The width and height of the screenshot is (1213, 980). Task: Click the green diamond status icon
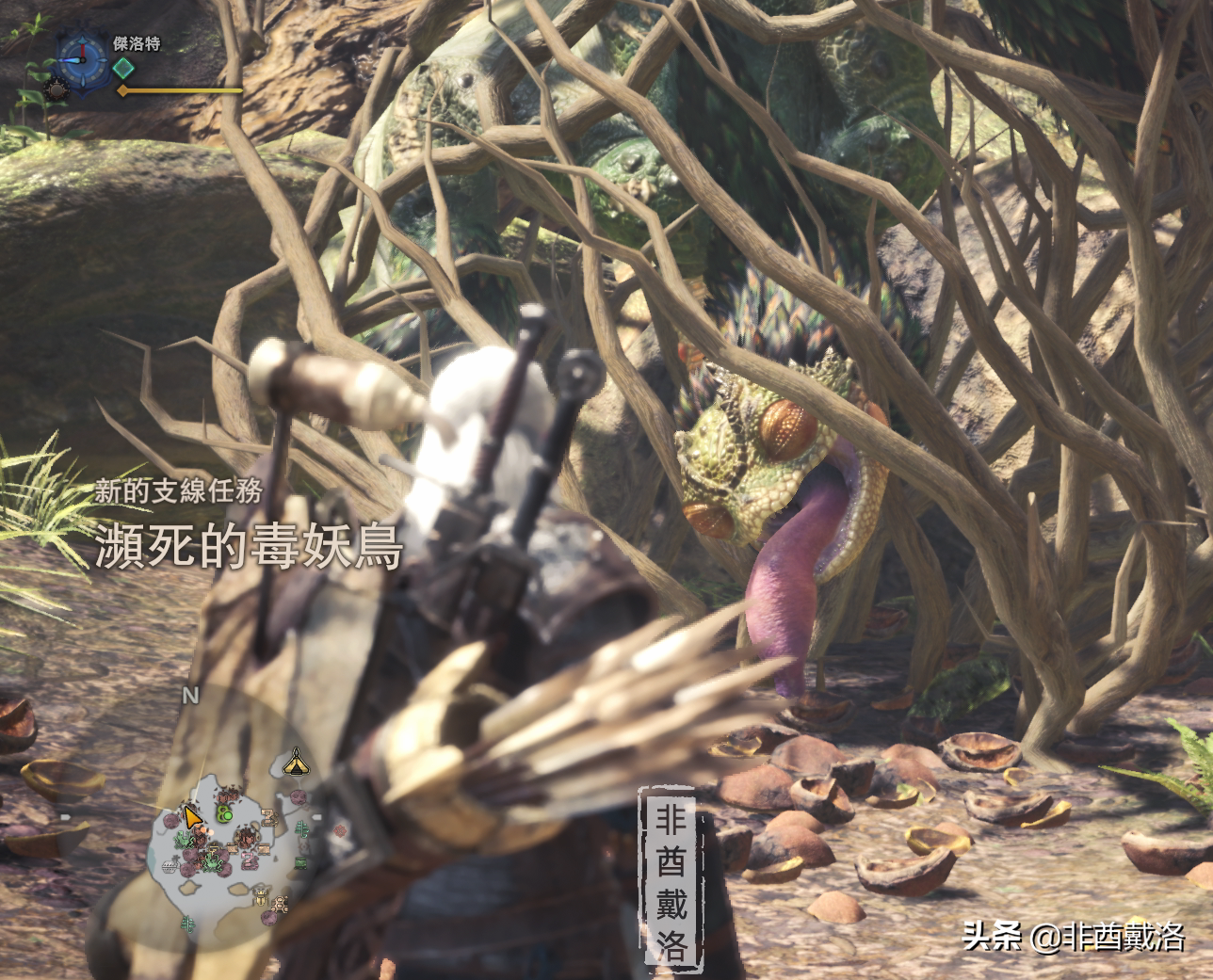123,68
